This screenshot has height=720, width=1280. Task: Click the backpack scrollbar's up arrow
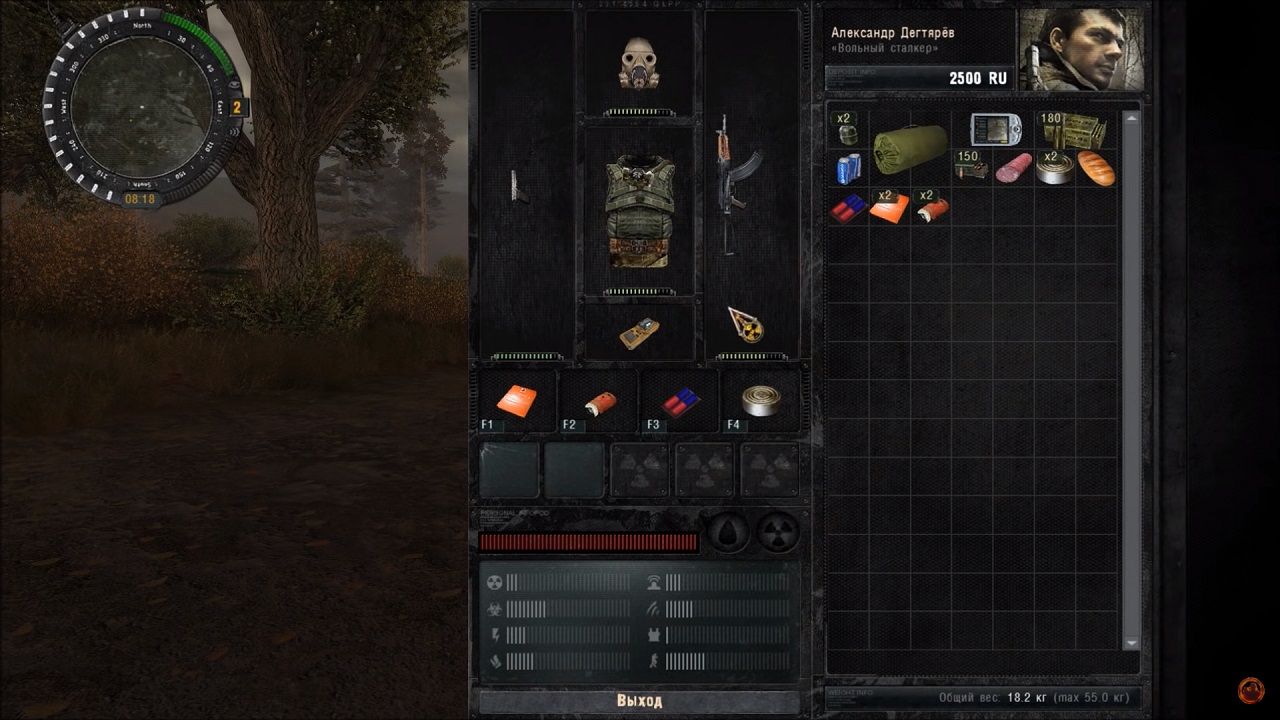click(1131, 119)
